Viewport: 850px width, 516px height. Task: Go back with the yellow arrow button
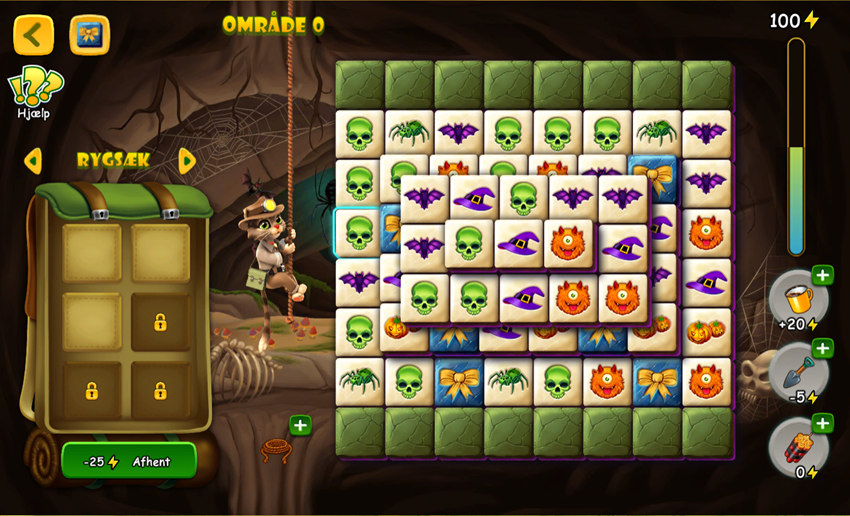pyautogui.click(x=33, y=35)
